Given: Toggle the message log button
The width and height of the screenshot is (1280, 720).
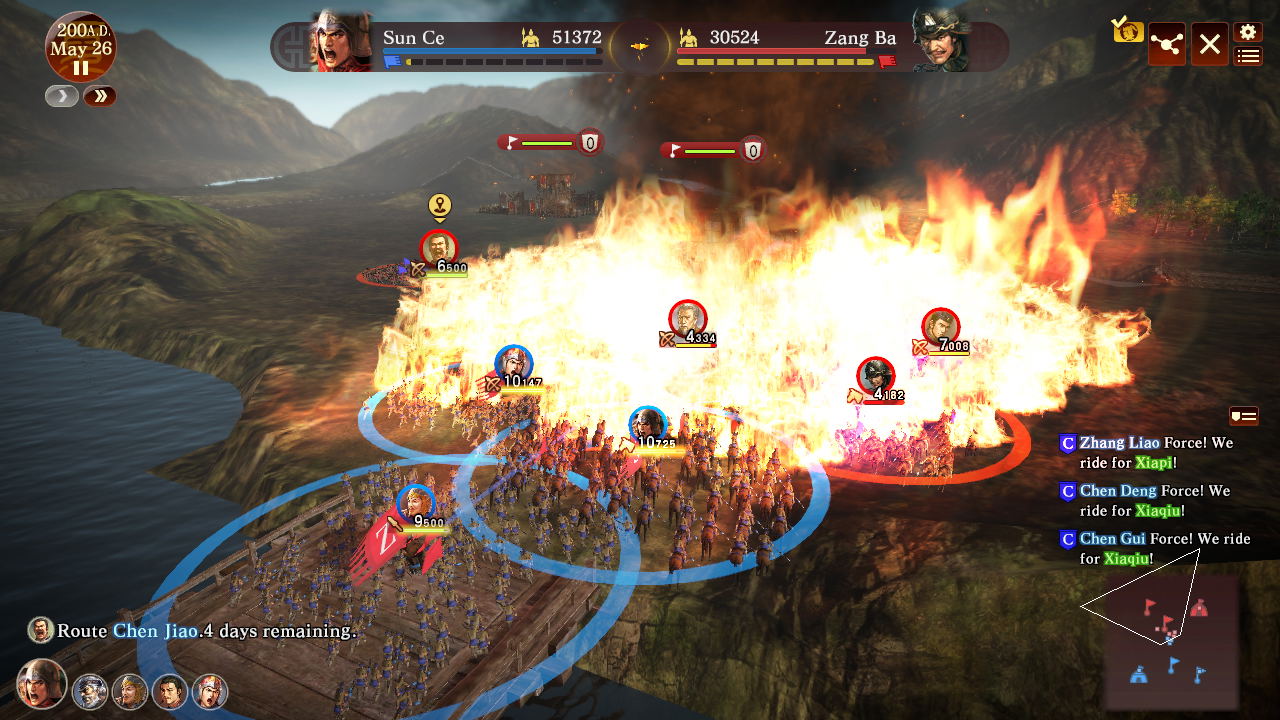Looking at the screenshot, I should [1243, 415].
